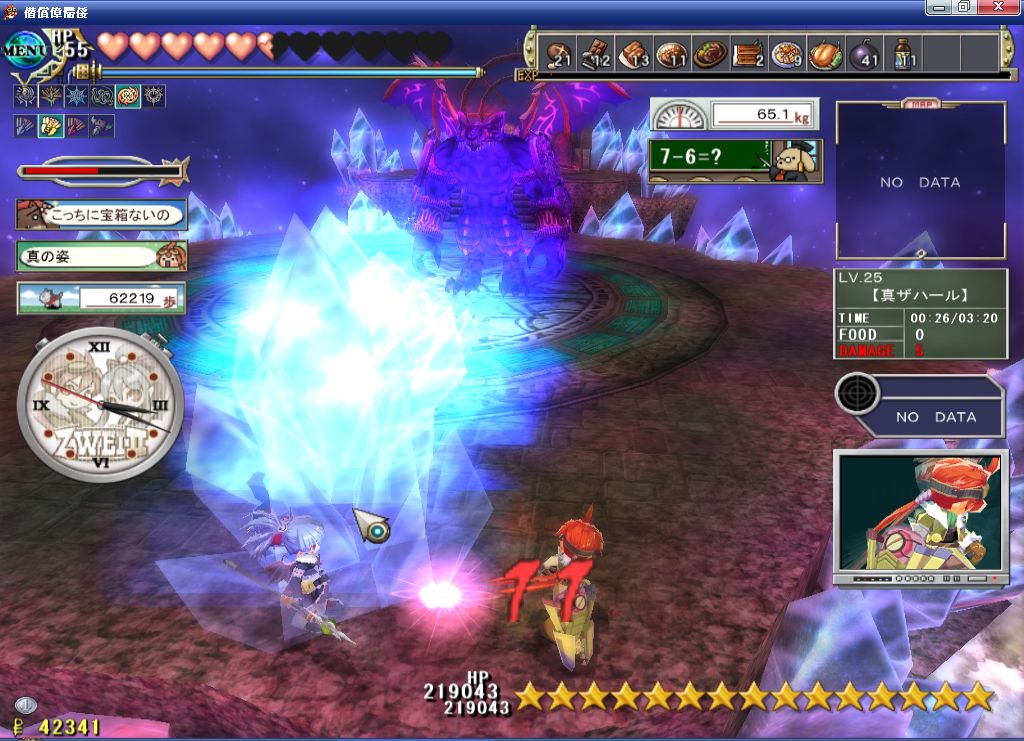1024x741 pixels.
Task: Click the target radar NO DATA panel
Action: coord(918,407)
